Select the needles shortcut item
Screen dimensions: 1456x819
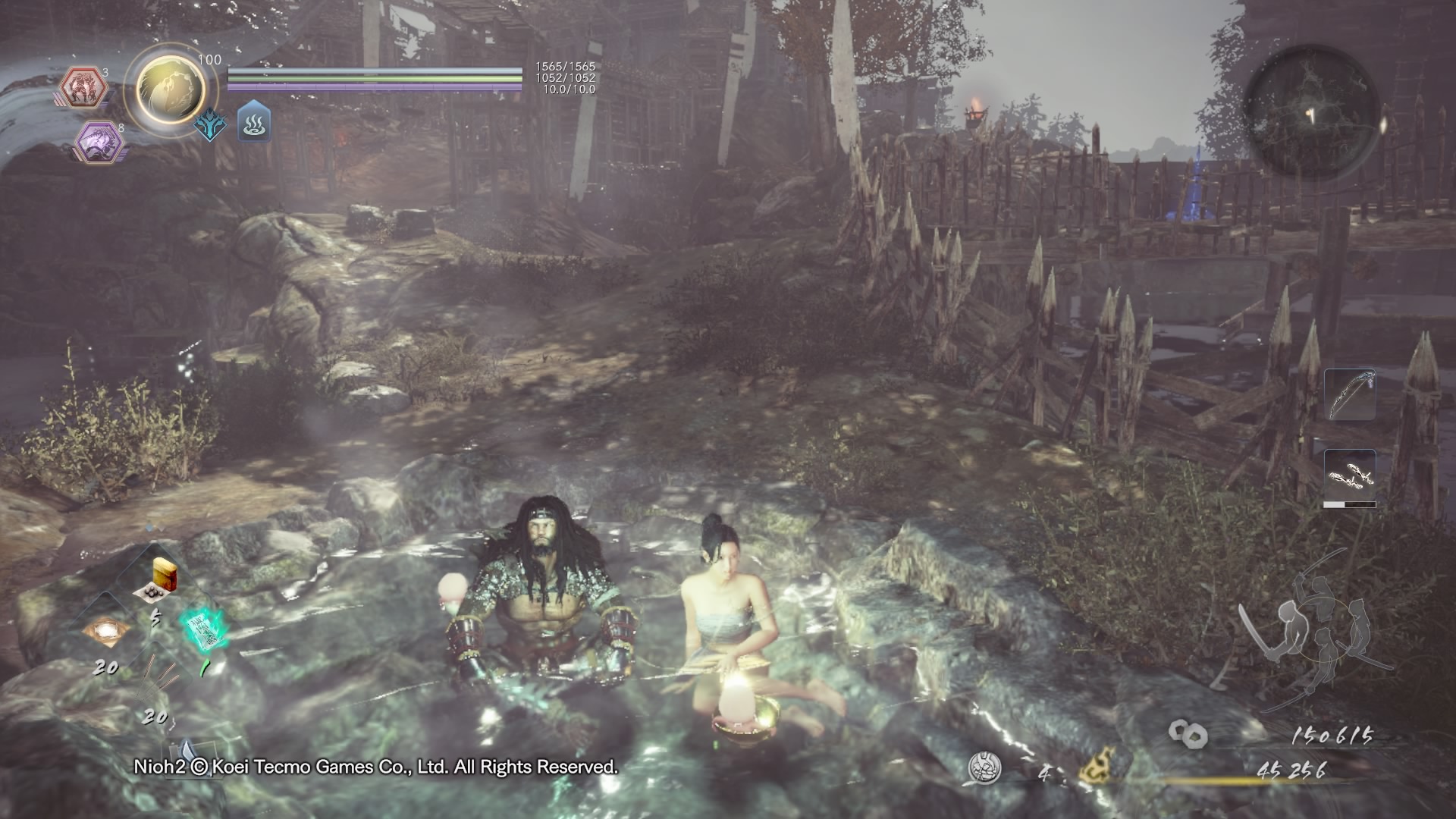tap(157, 677)
